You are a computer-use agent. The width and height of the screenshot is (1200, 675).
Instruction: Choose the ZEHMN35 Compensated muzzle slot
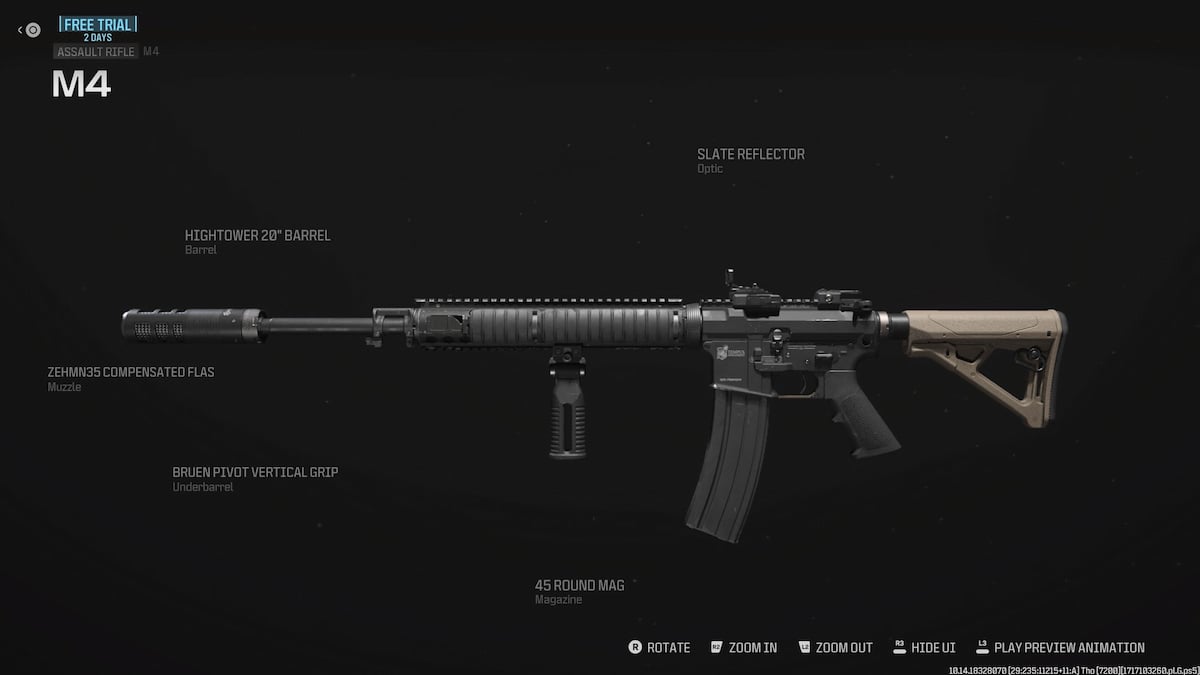[131, 373]
